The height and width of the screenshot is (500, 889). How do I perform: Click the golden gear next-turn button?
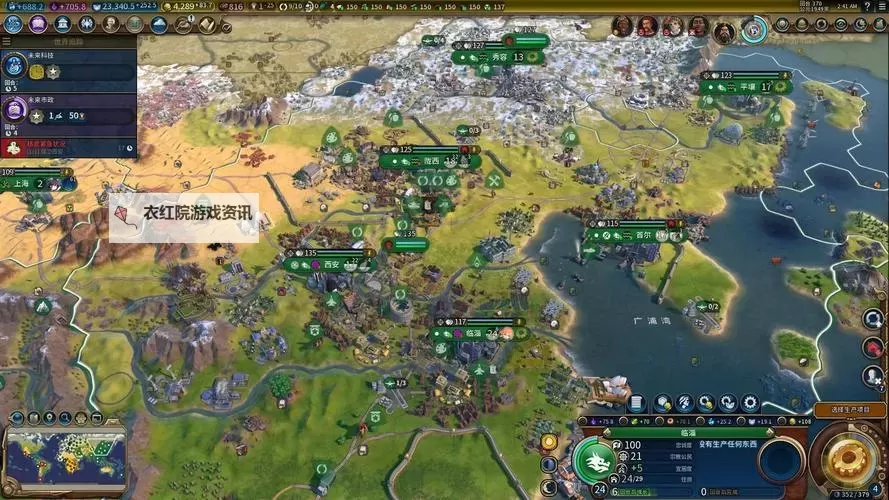[x=848, y=455]
